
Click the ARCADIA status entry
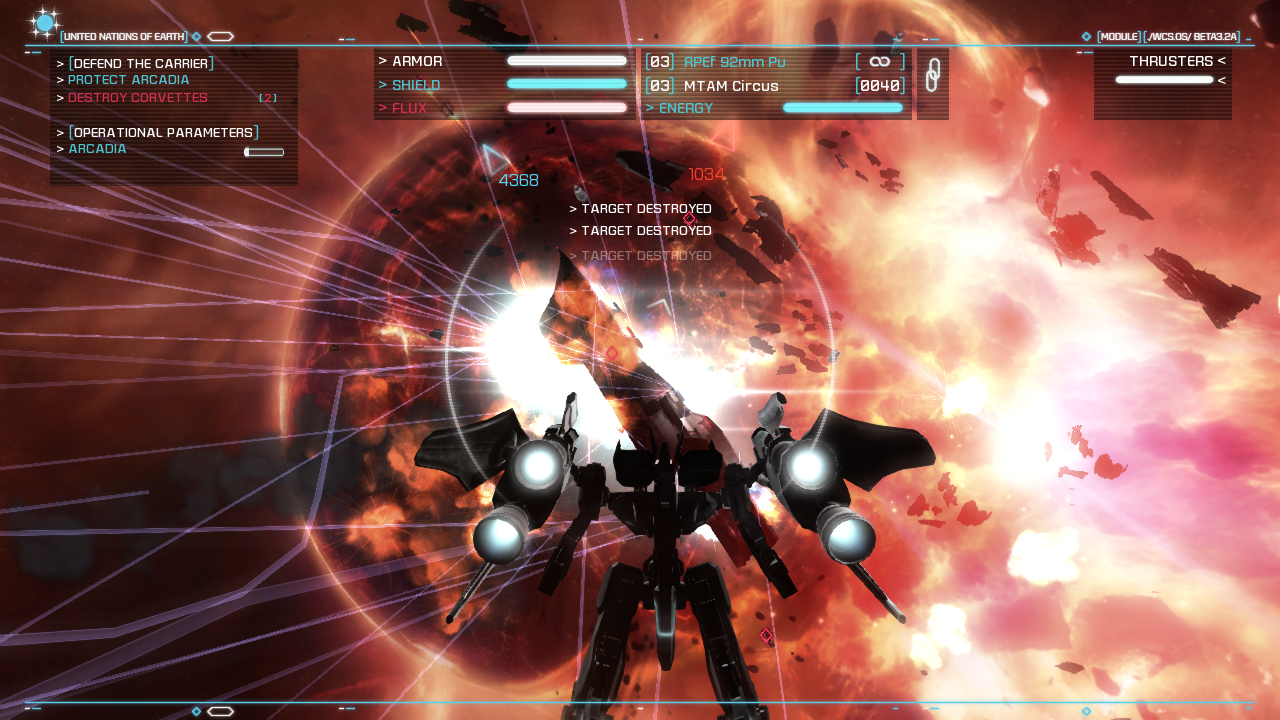(x=96, y=148)
